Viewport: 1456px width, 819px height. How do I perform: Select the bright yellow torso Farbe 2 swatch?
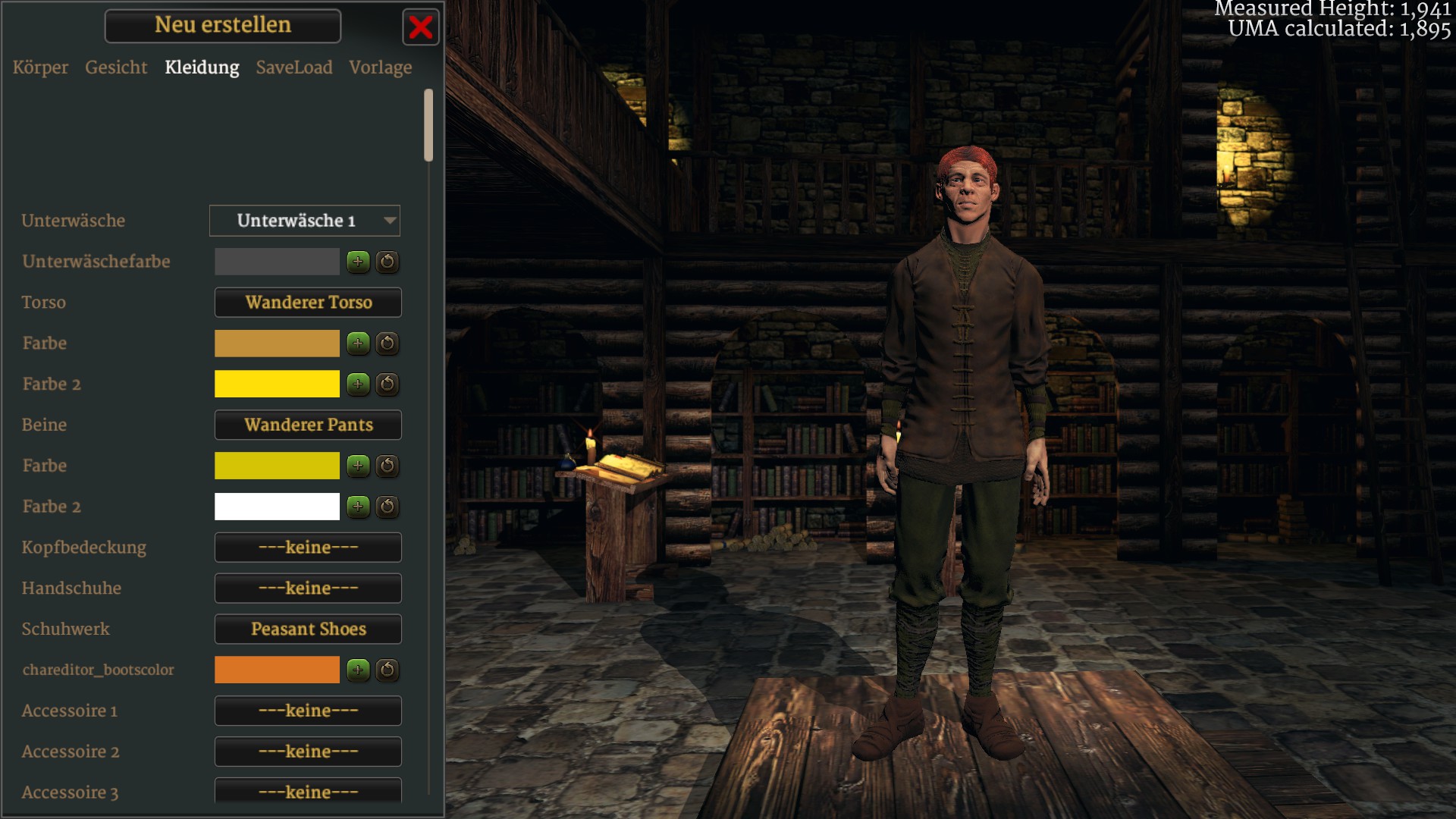(x=277, y=384)
